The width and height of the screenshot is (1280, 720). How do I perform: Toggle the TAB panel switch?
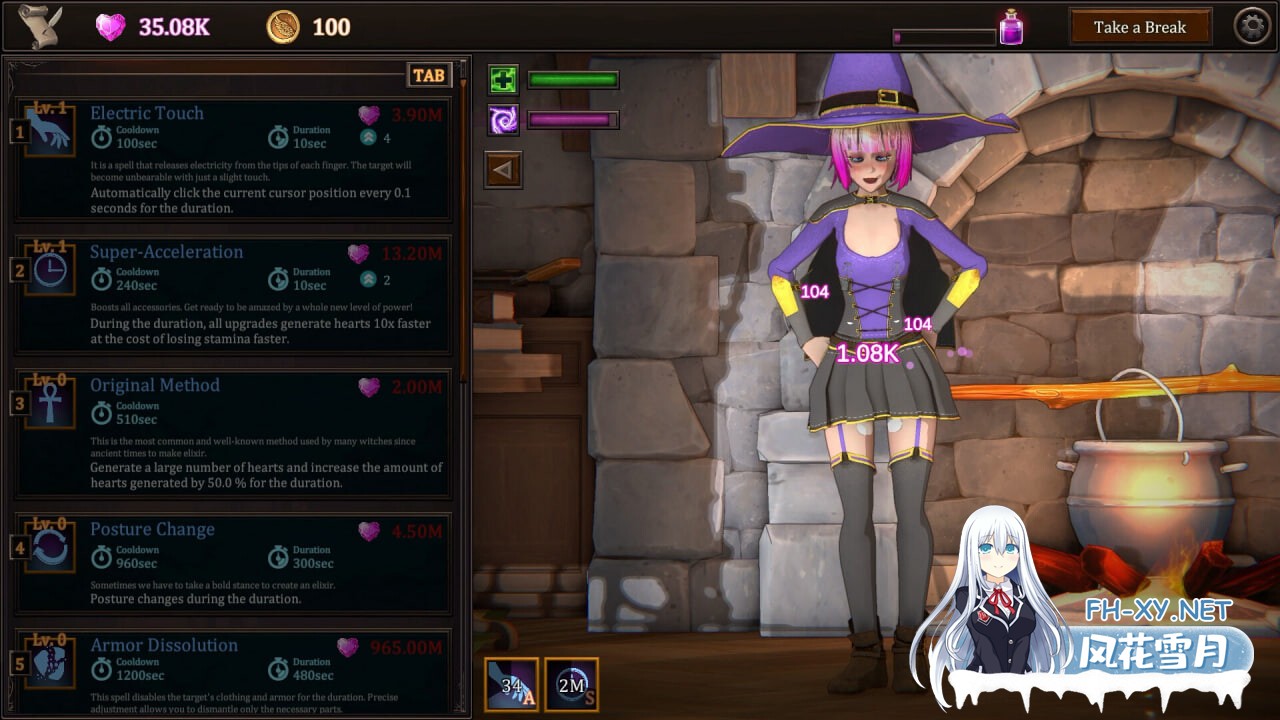coord(429,76)
